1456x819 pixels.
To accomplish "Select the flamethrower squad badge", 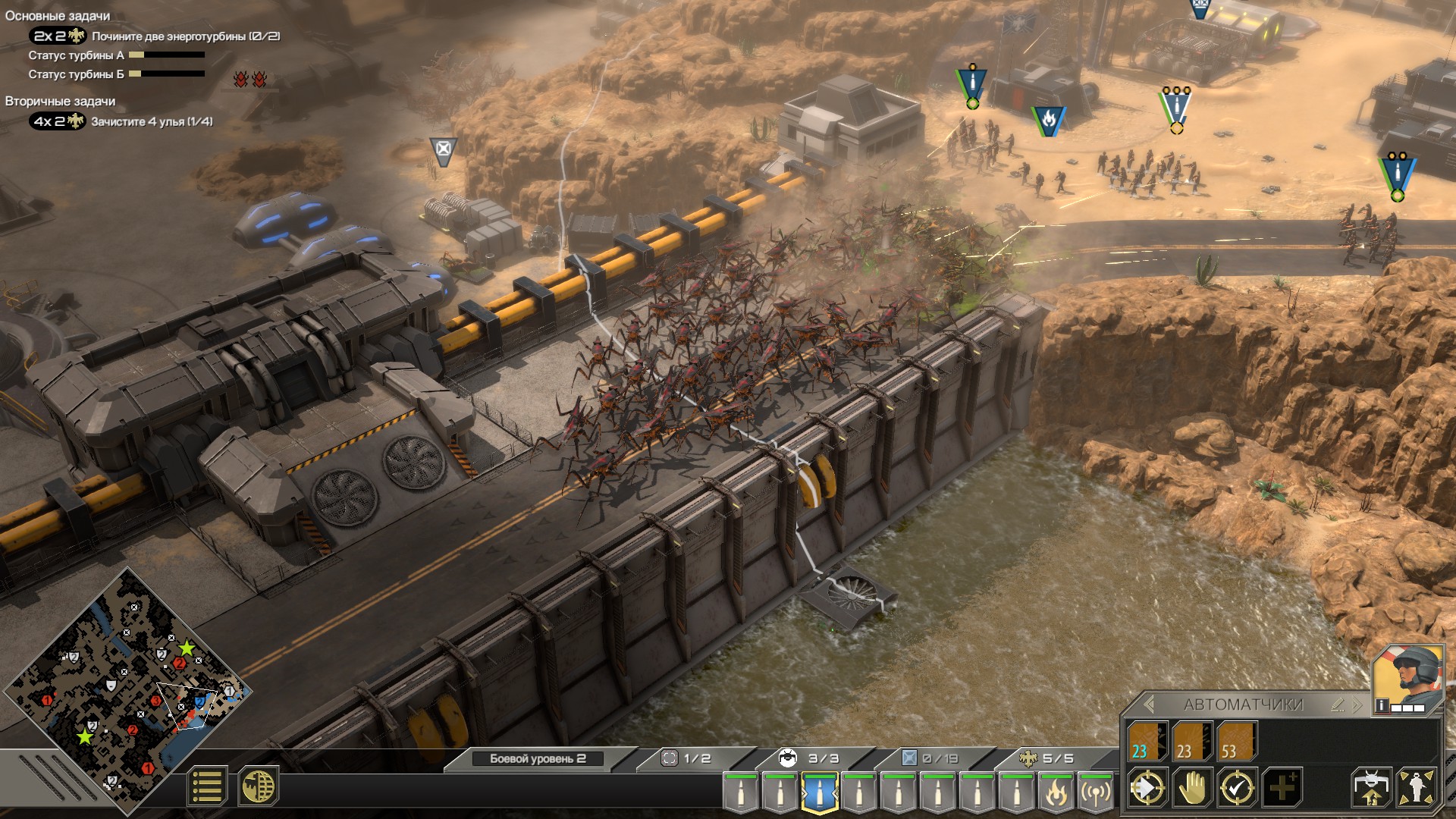I will click(x=1056, y=792).
